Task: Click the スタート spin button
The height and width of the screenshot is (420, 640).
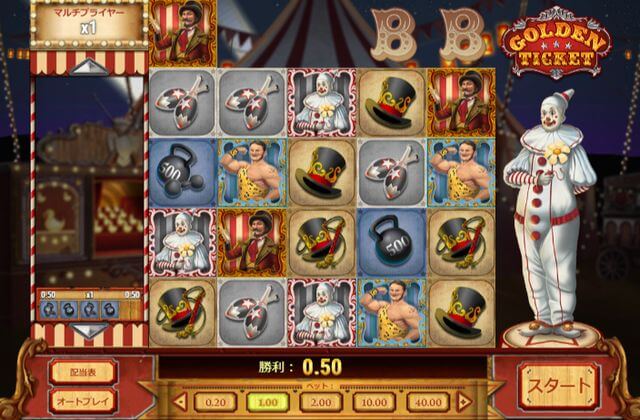Action: point(559,385)
